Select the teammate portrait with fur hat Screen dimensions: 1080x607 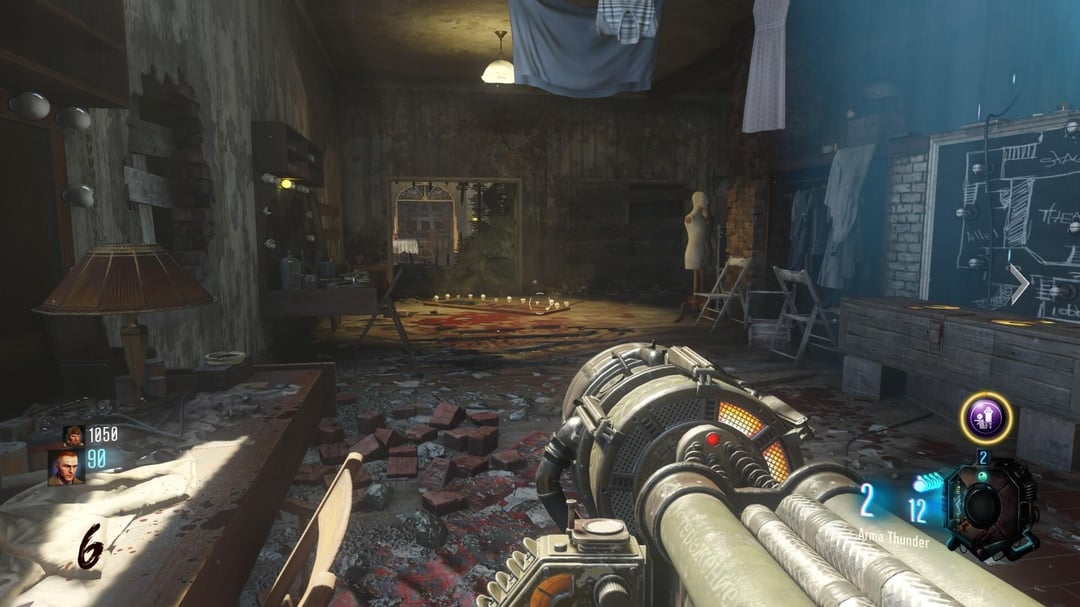(x=74, y=435)
